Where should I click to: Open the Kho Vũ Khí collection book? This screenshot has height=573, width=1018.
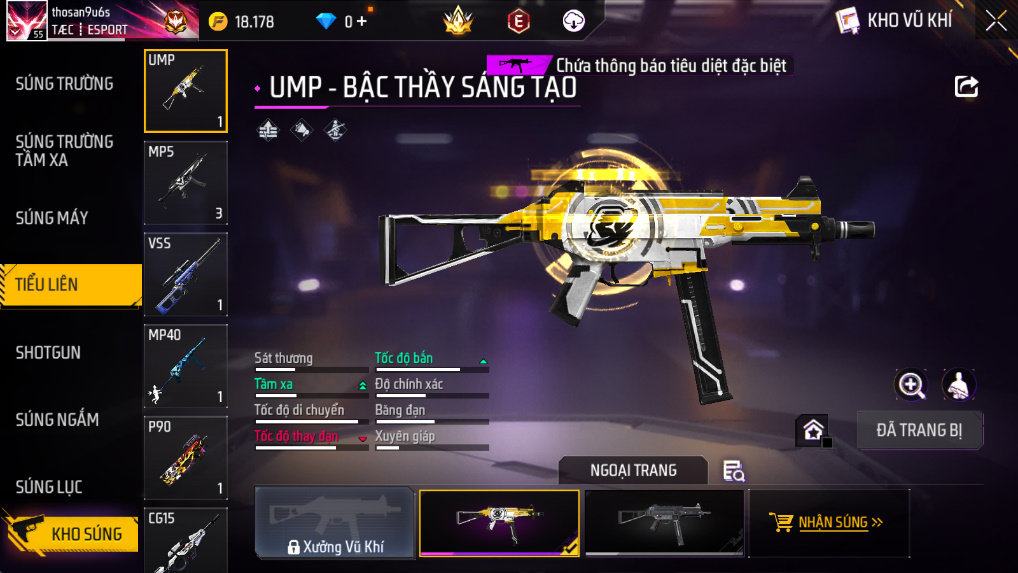click(894, 20)
